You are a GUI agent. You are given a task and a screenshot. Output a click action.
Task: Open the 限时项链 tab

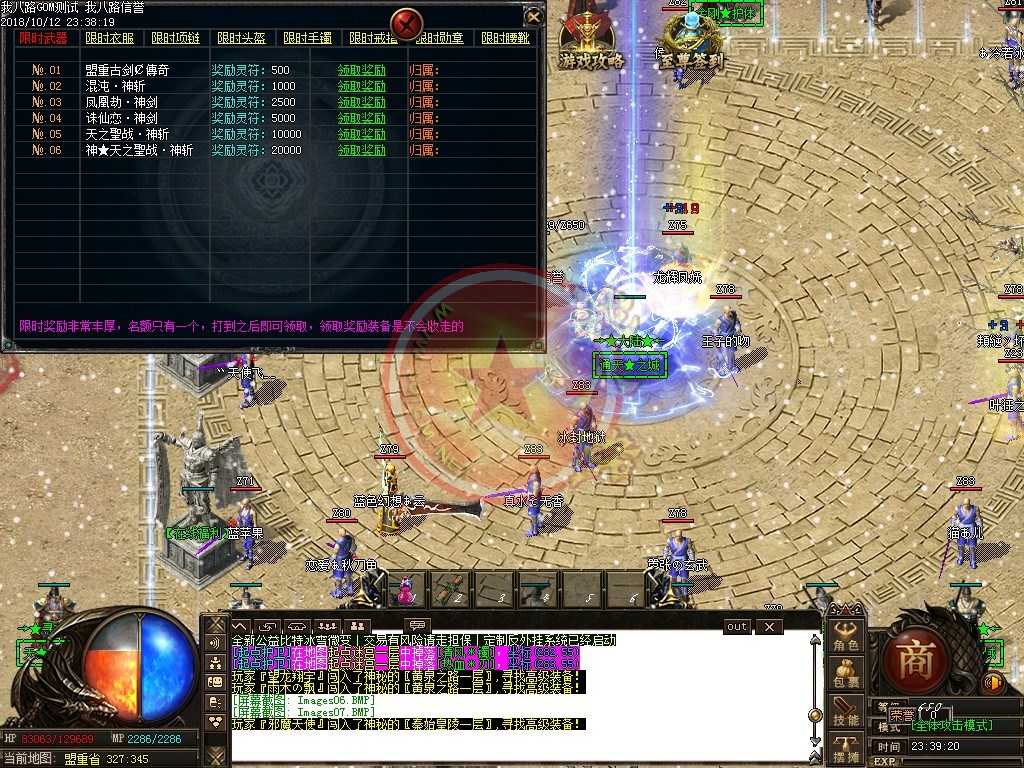(174, 38)
